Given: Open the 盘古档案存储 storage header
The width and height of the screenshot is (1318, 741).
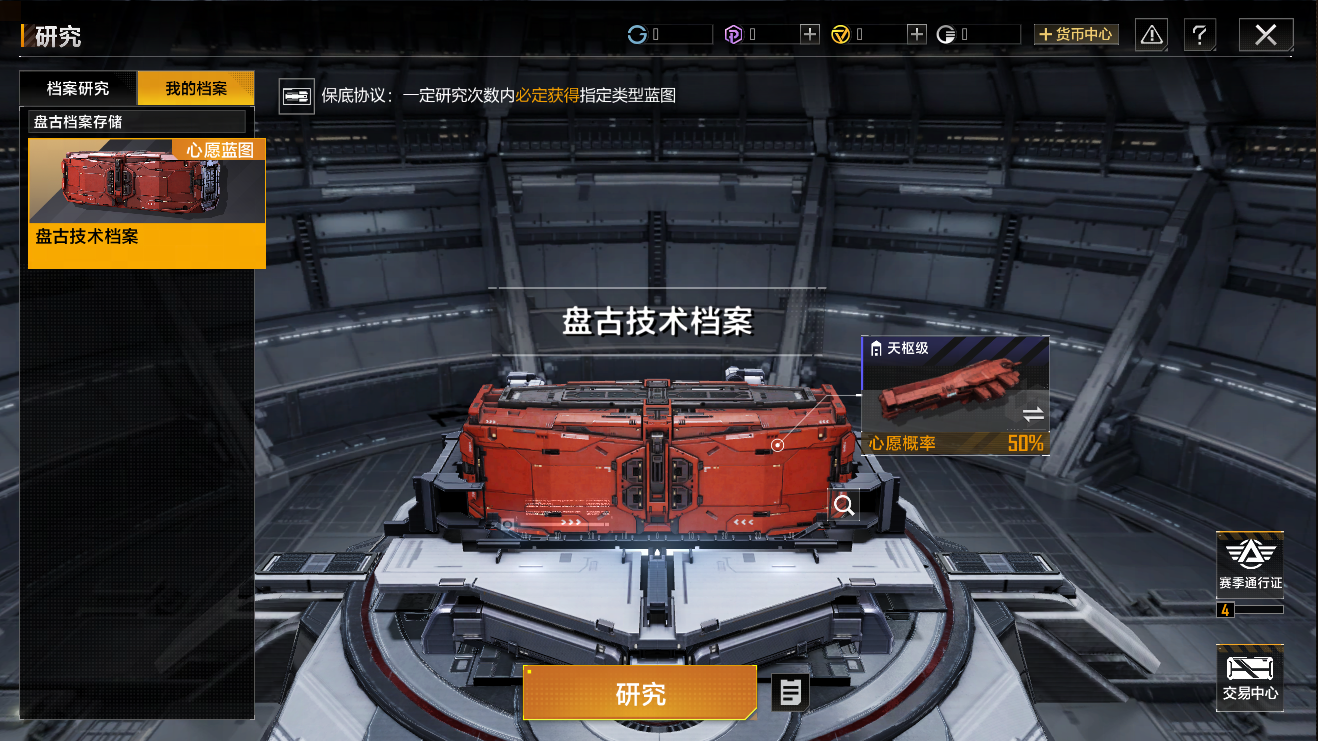Looking at the screenshot, I should [137, 122].
